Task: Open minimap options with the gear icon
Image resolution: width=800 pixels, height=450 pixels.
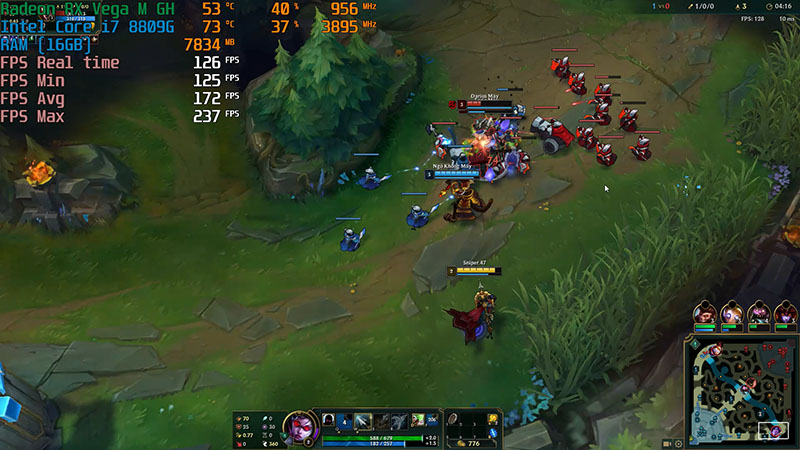Action: point(679,443)
